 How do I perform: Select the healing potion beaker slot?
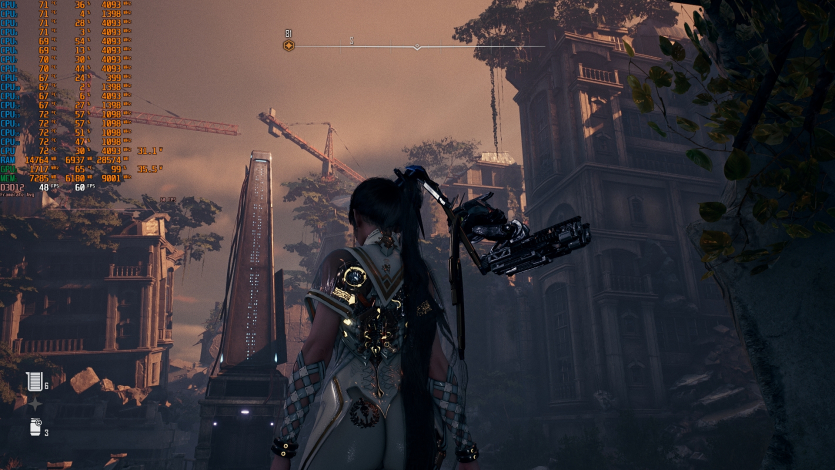(x=34, y=381)
